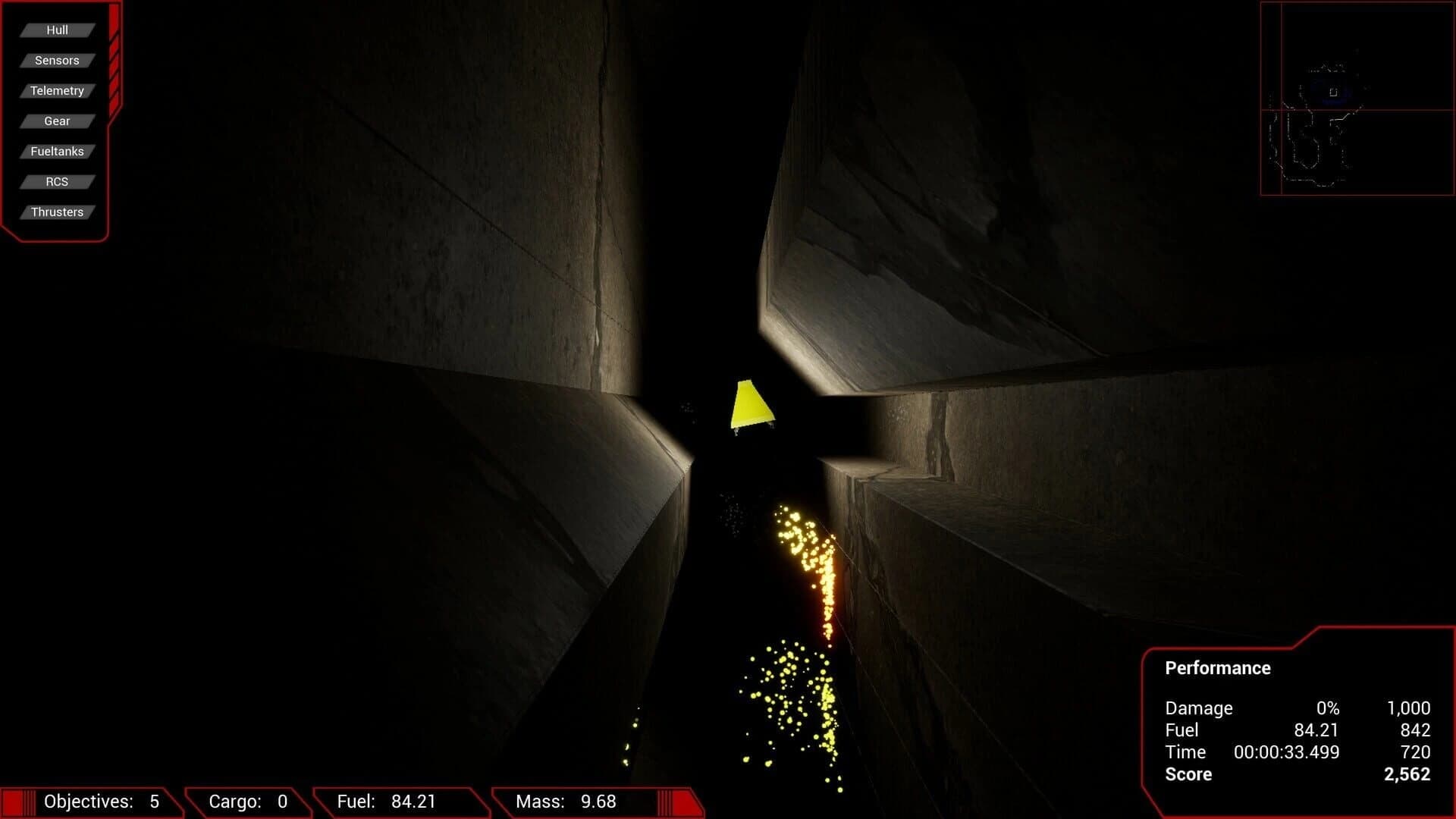The image size is (1456, 819).
Task: Toggle the landing Gear
Action: pos(57,121)
